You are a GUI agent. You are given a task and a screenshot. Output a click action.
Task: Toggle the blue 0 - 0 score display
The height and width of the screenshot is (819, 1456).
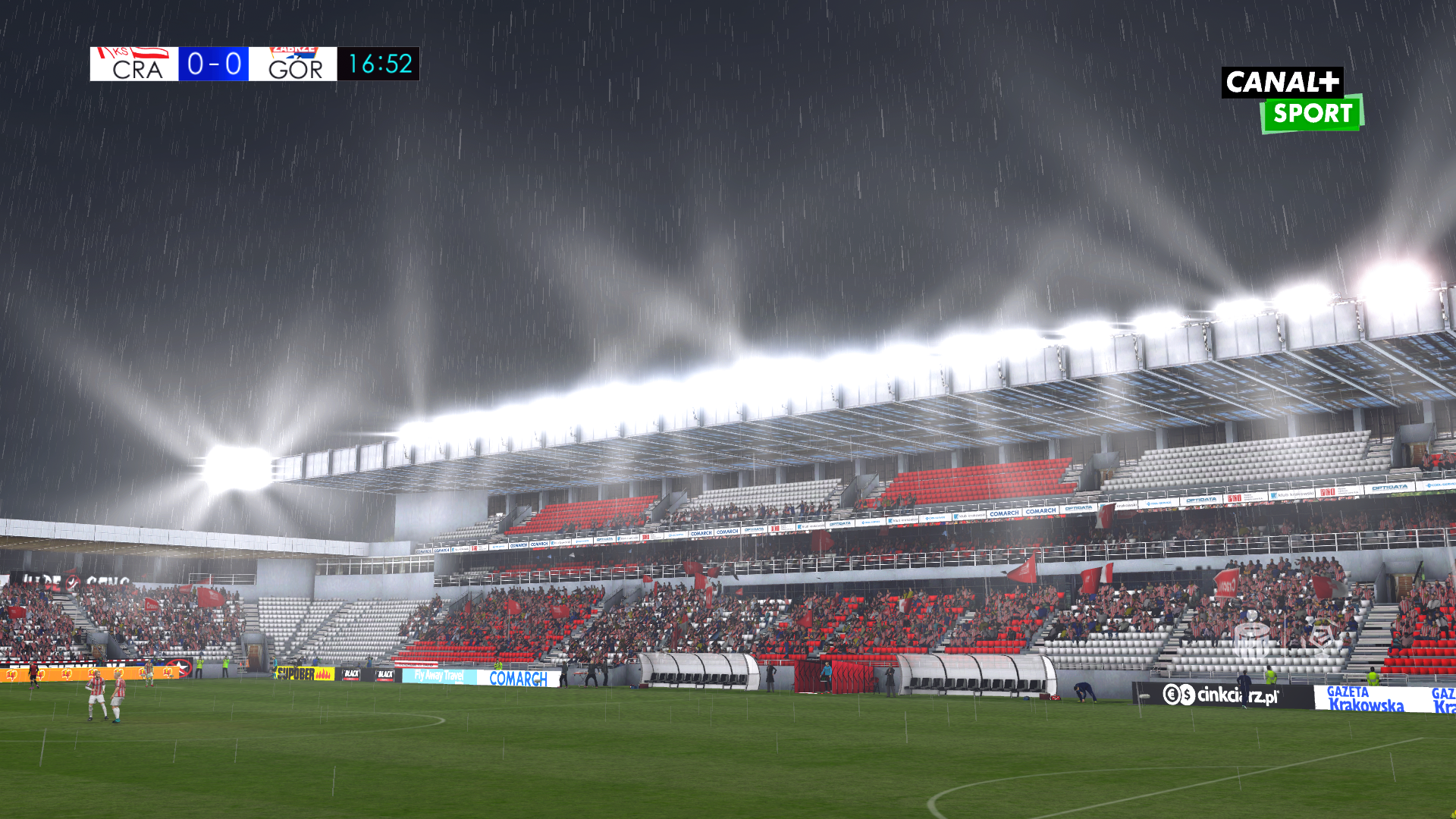pos(215,64)
